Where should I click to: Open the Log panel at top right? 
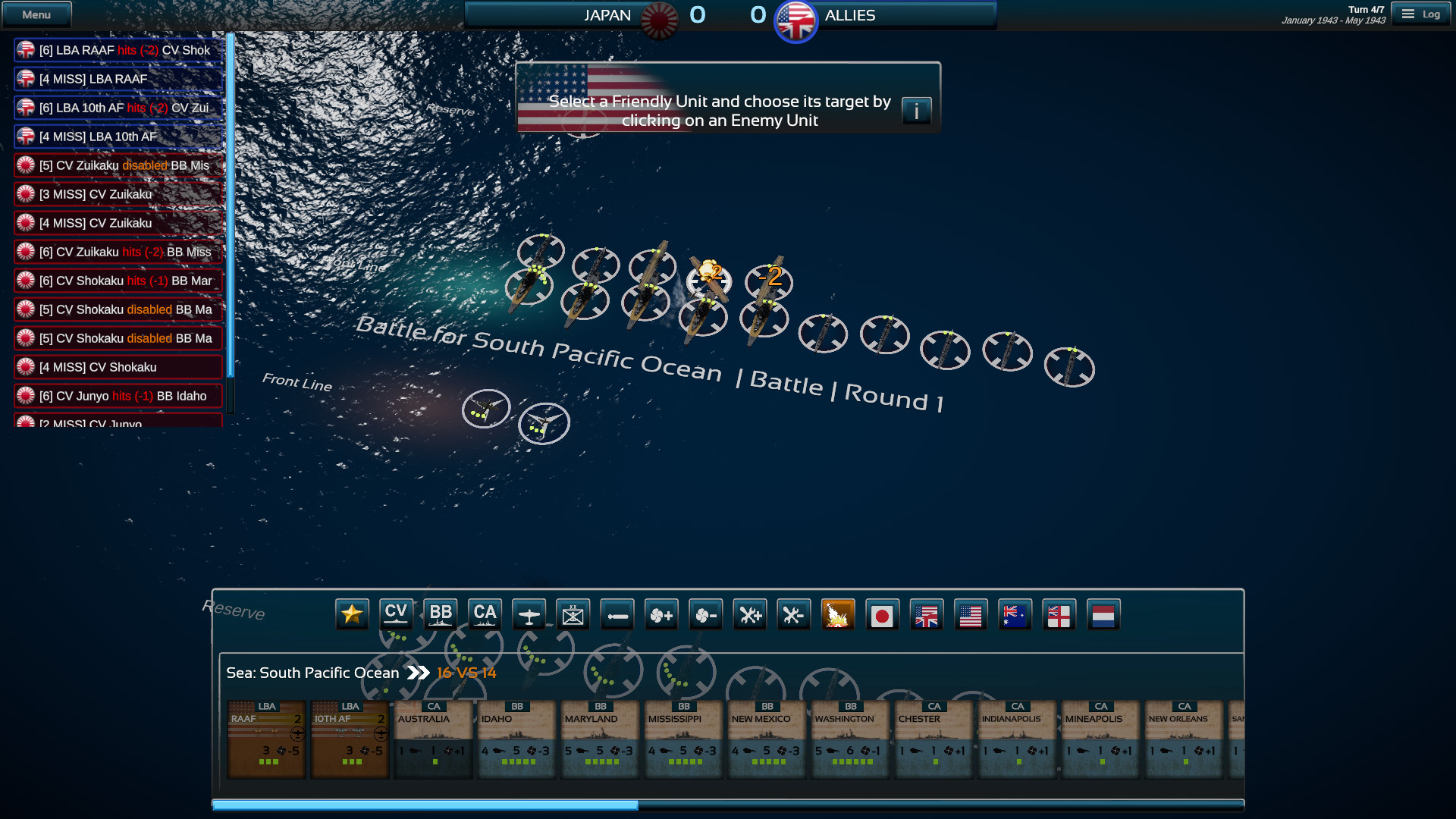click(1421, 13)
